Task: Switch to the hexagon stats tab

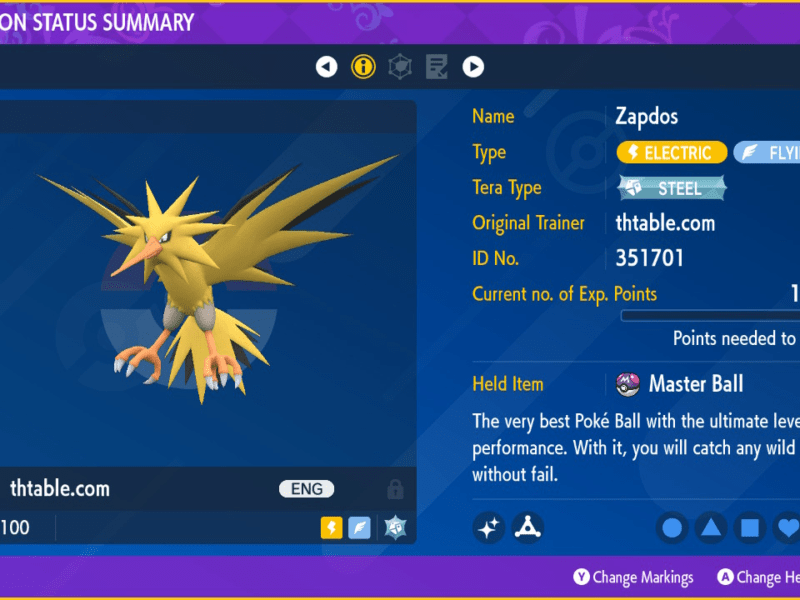Action: pyautogui.click(x=400, y=67)
